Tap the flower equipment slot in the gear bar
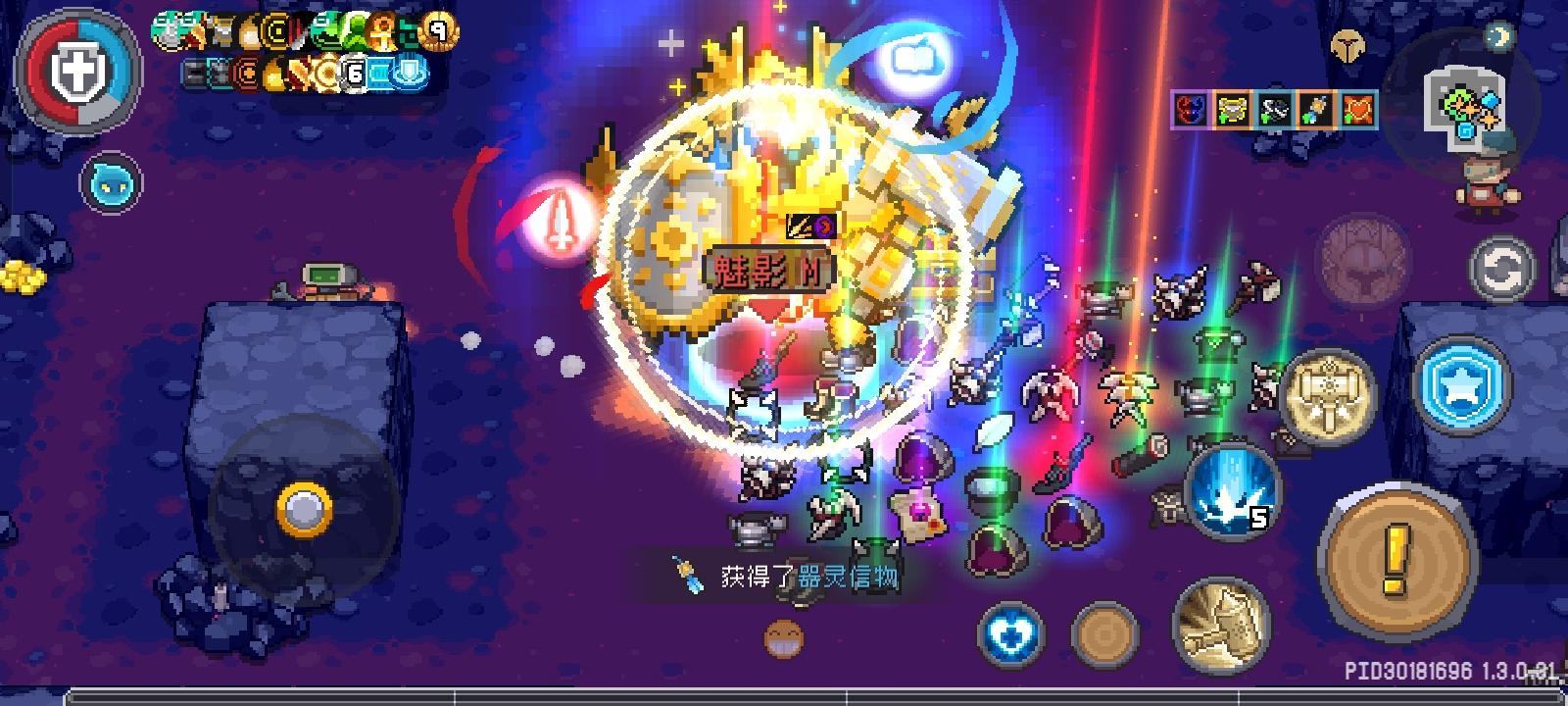This screenshot has height=706, width=1568. [x=1317, y=111]
